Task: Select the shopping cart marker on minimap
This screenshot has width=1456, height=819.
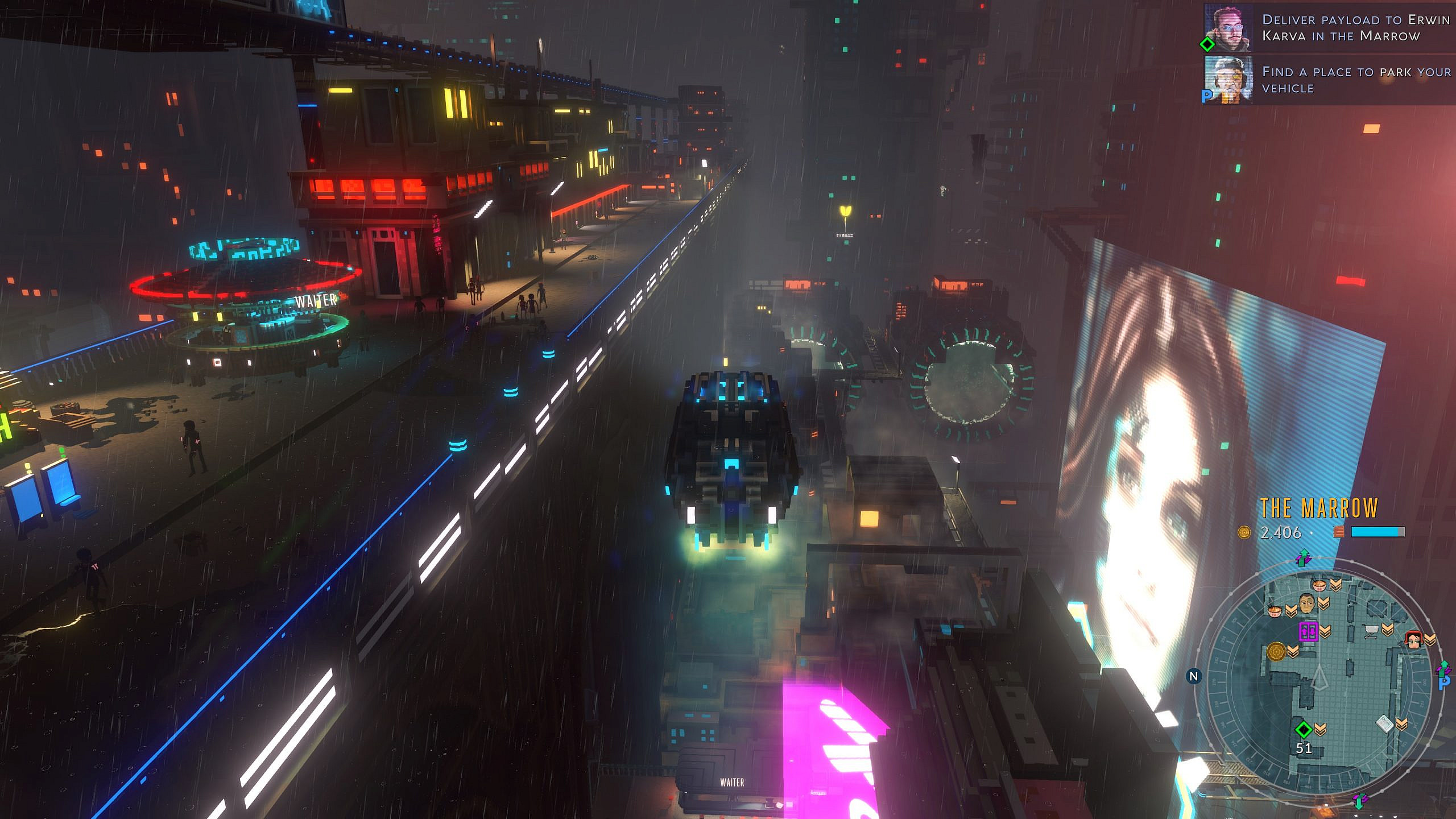Action: (x=1370, y=631)
